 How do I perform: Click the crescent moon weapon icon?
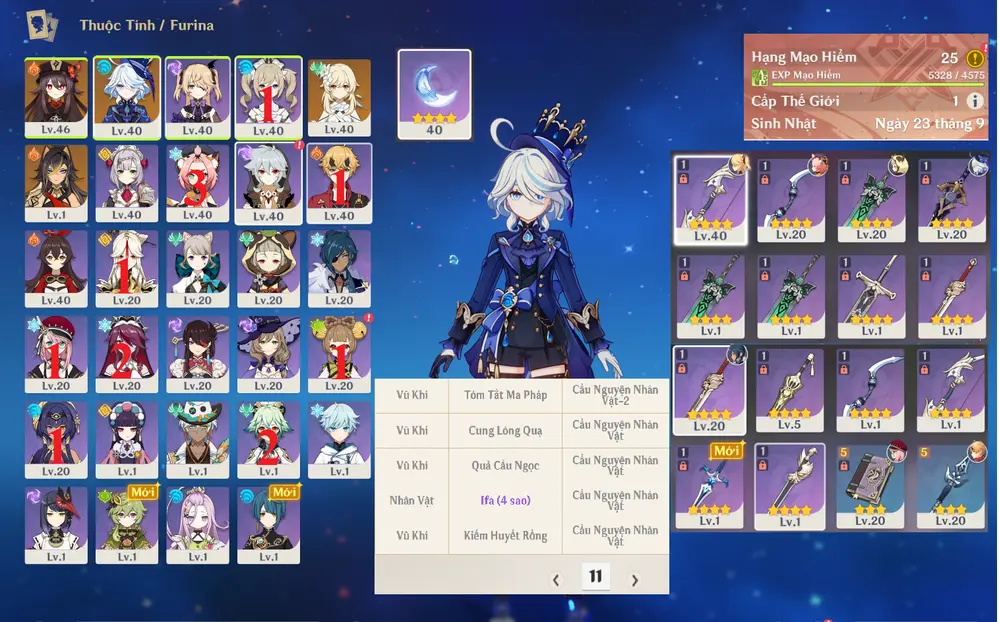tap(434, 92)
